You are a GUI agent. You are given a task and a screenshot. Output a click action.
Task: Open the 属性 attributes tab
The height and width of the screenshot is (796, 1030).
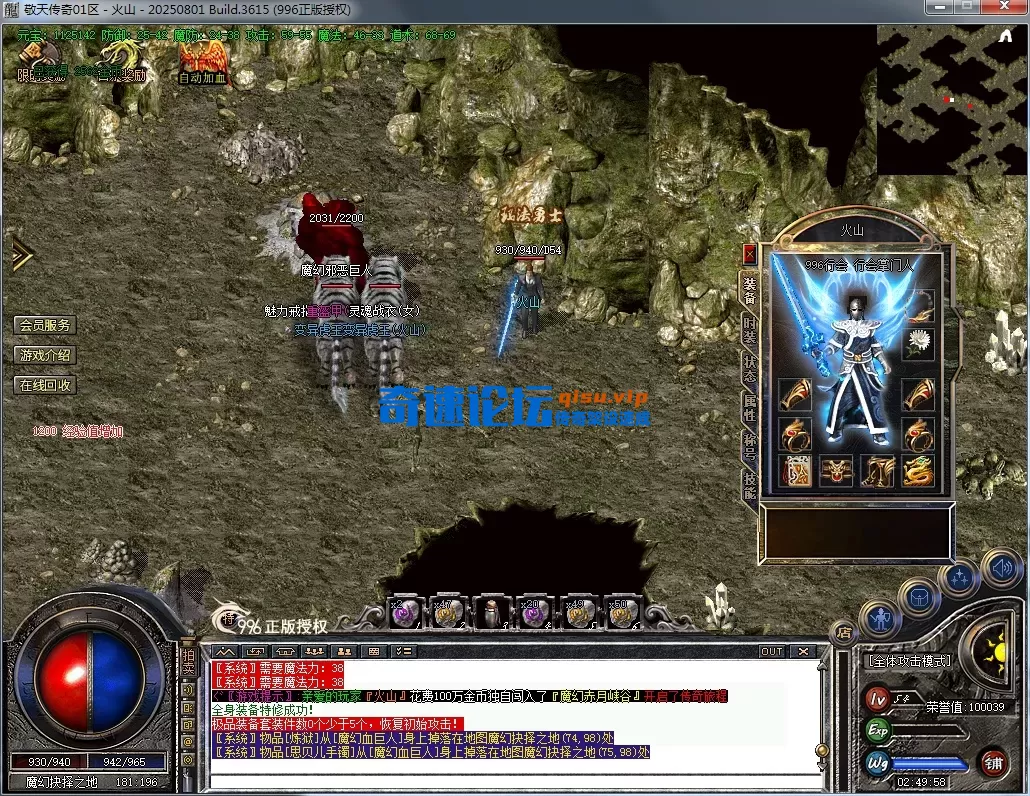coord(749,407)
